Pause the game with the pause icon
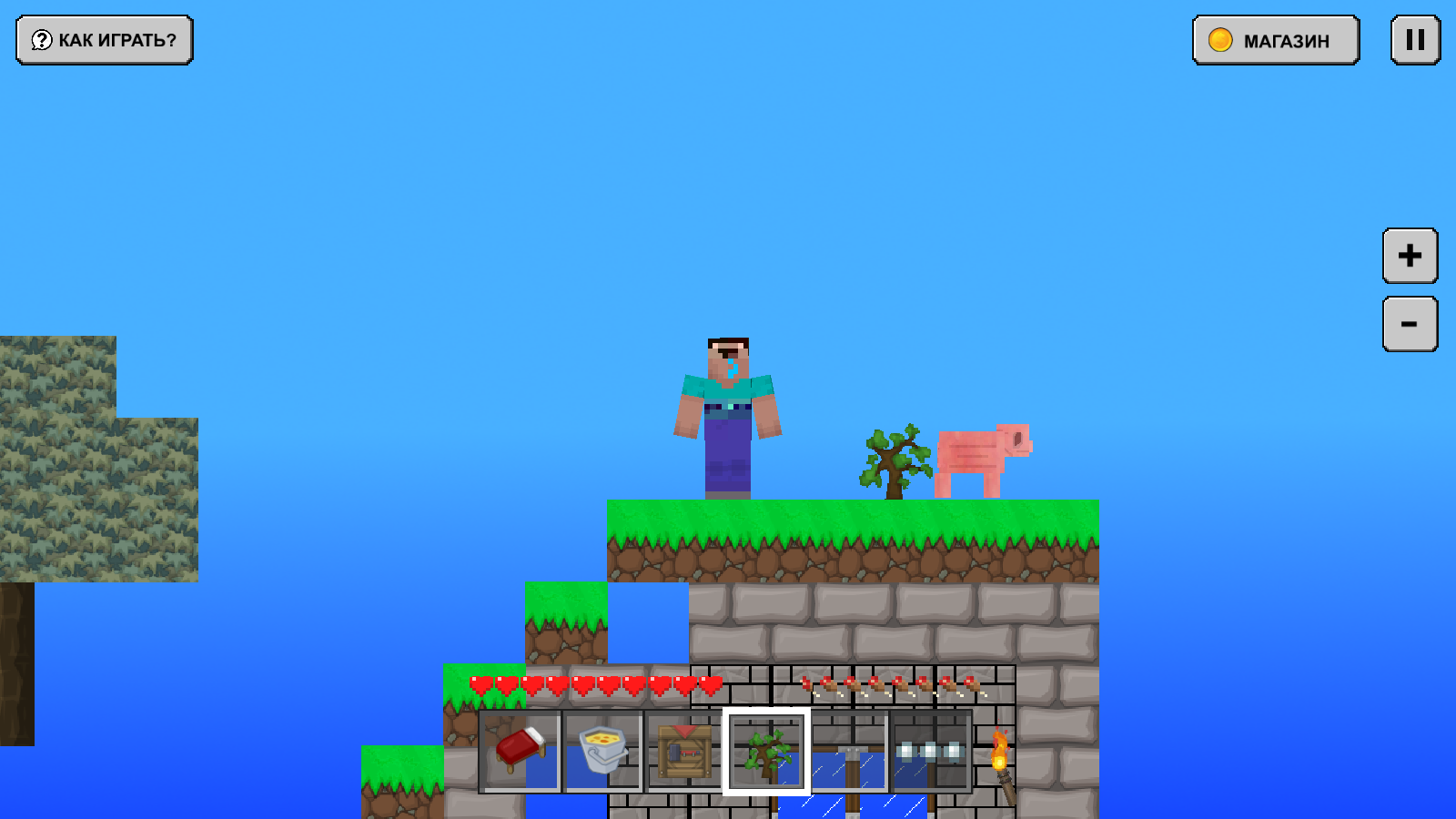This screenshot has height=819, width=1456. point(1413,40)
